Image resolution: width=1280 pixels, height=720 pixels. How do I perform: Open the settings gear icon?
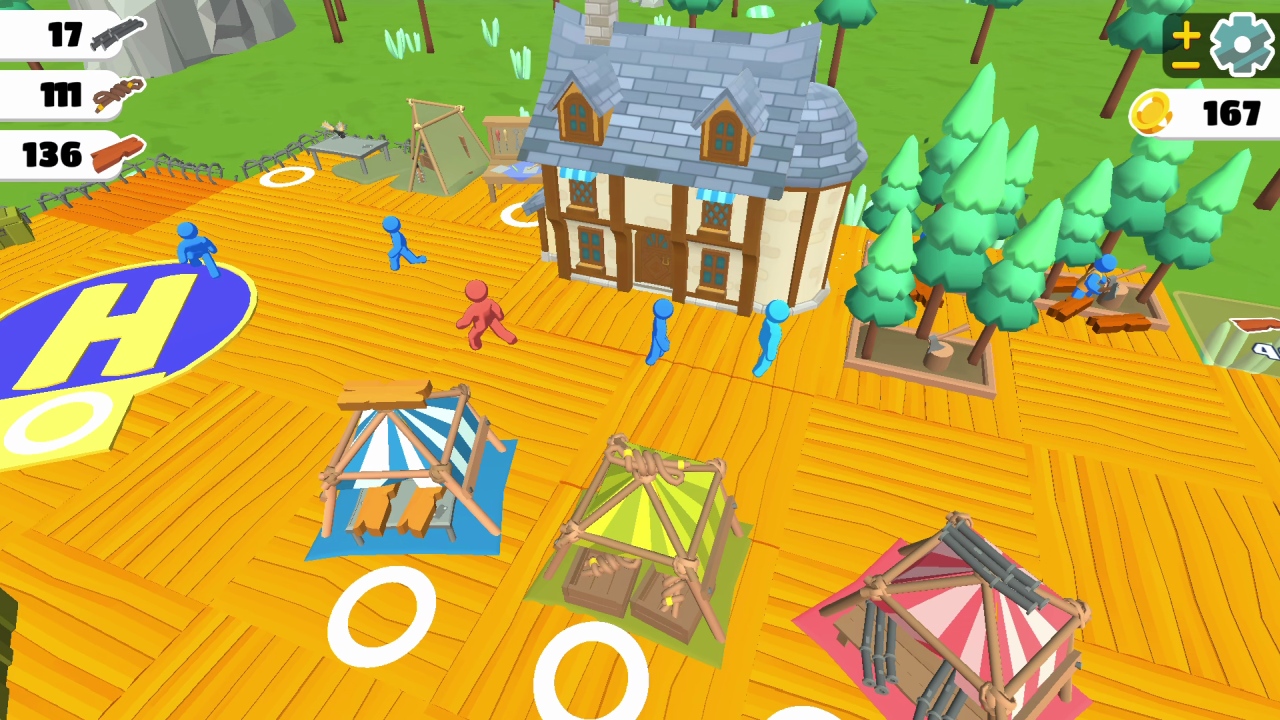click(x=1237, y=44)
